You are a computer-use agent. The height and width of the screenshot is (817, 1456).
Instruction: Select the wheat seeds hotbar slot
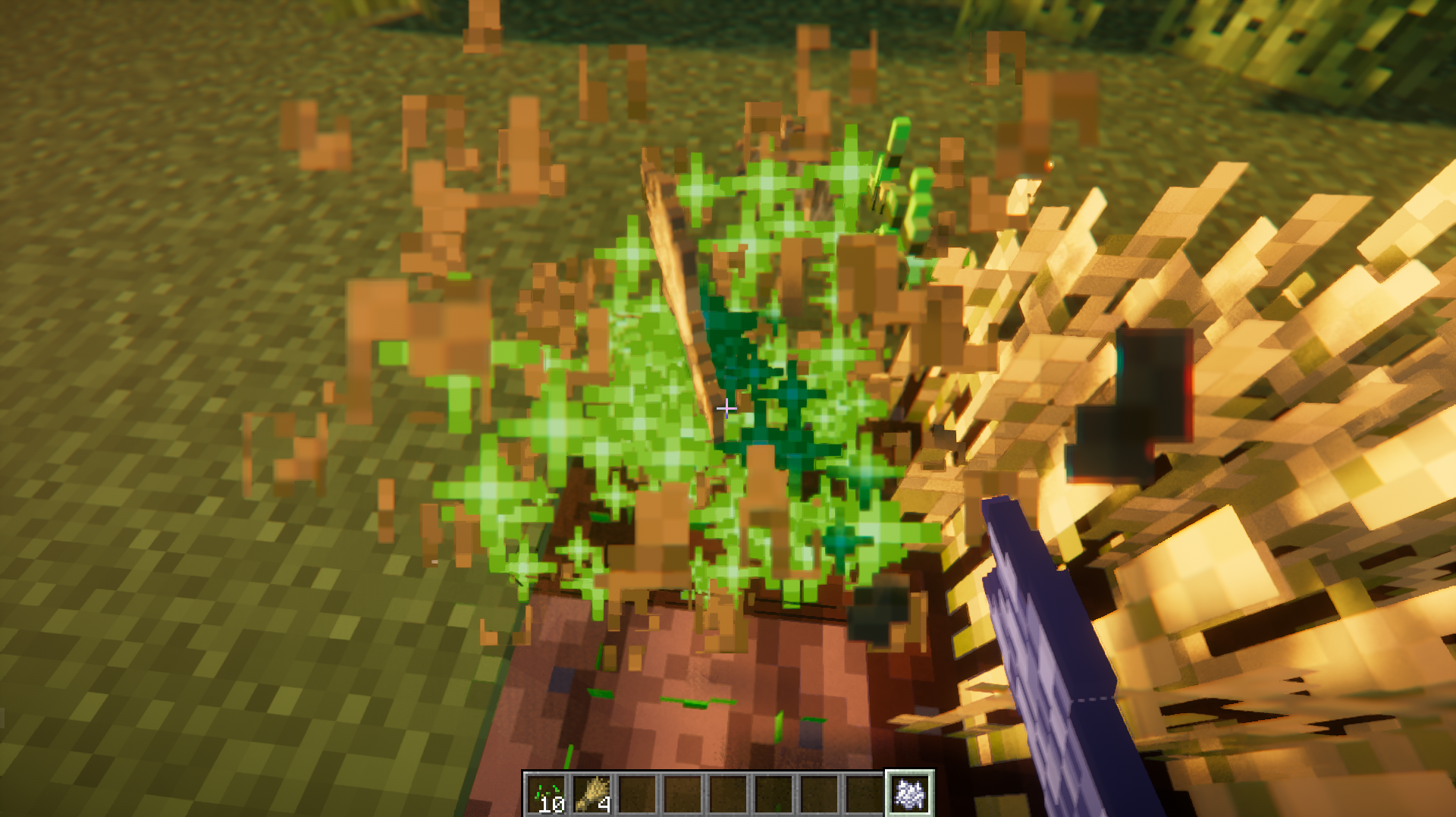tap(547, 795)
